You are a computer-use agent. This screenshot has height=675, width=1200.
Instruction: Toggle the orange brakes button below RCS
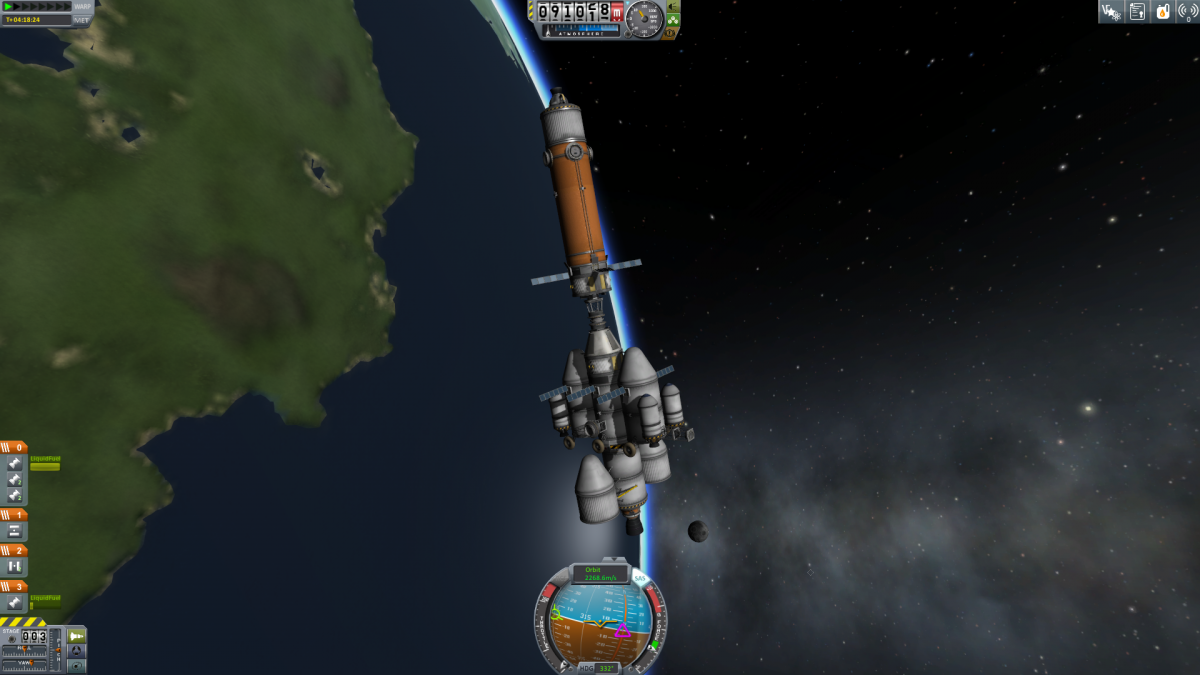coord(670,32)
